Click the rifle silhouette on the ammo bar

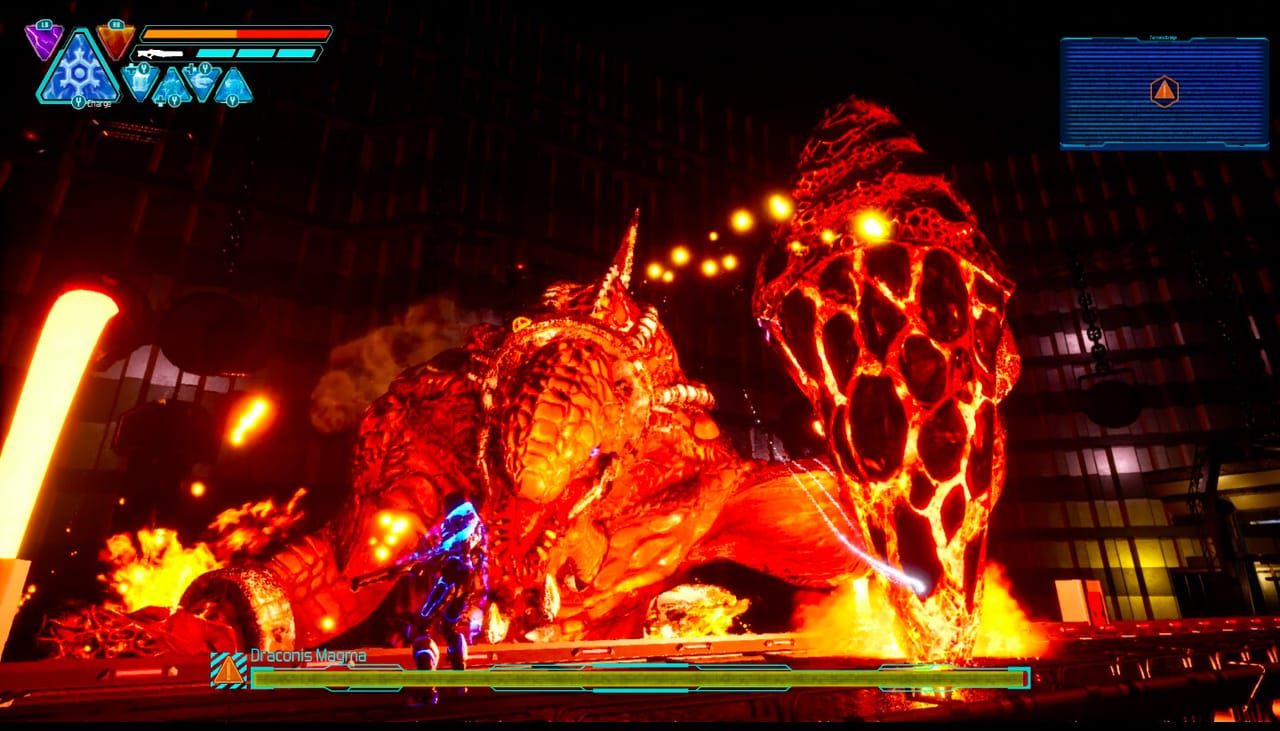[x=160, y=52]
